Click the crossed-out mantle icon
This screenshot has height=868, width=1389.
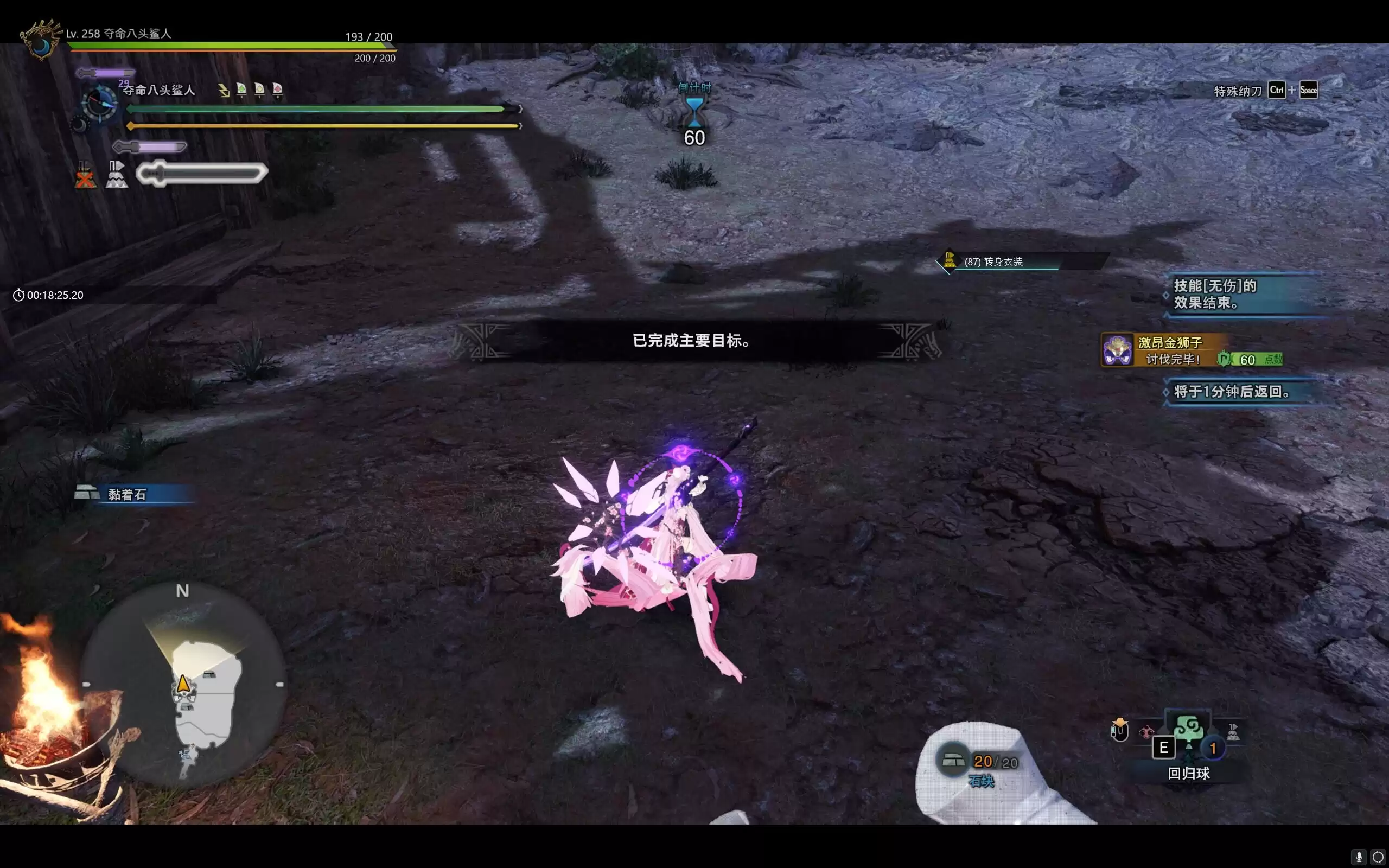click(x=85, y=175)
